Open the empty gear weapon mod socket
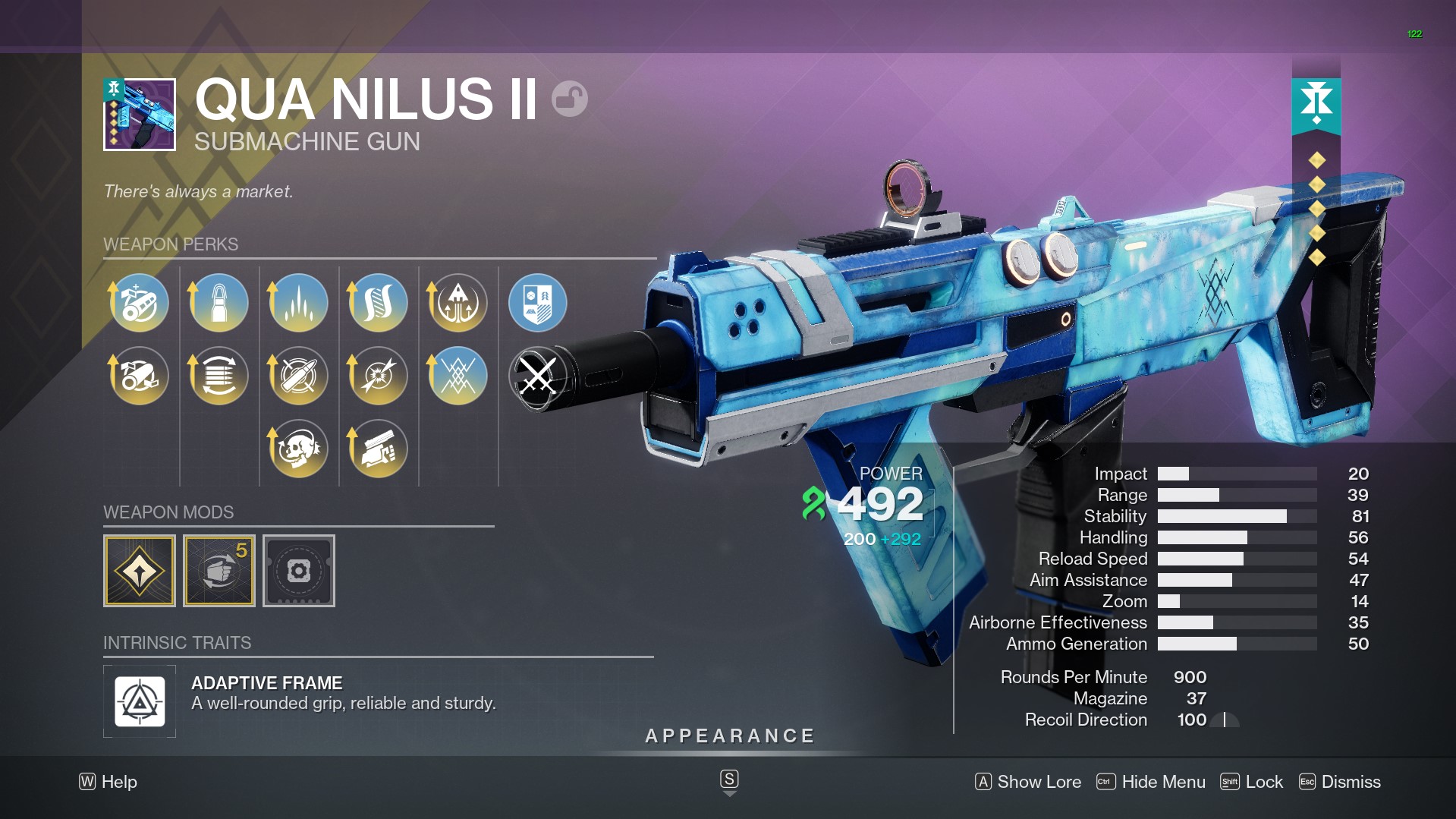This screenshot has height=819, width=1456. coord(299,571)
